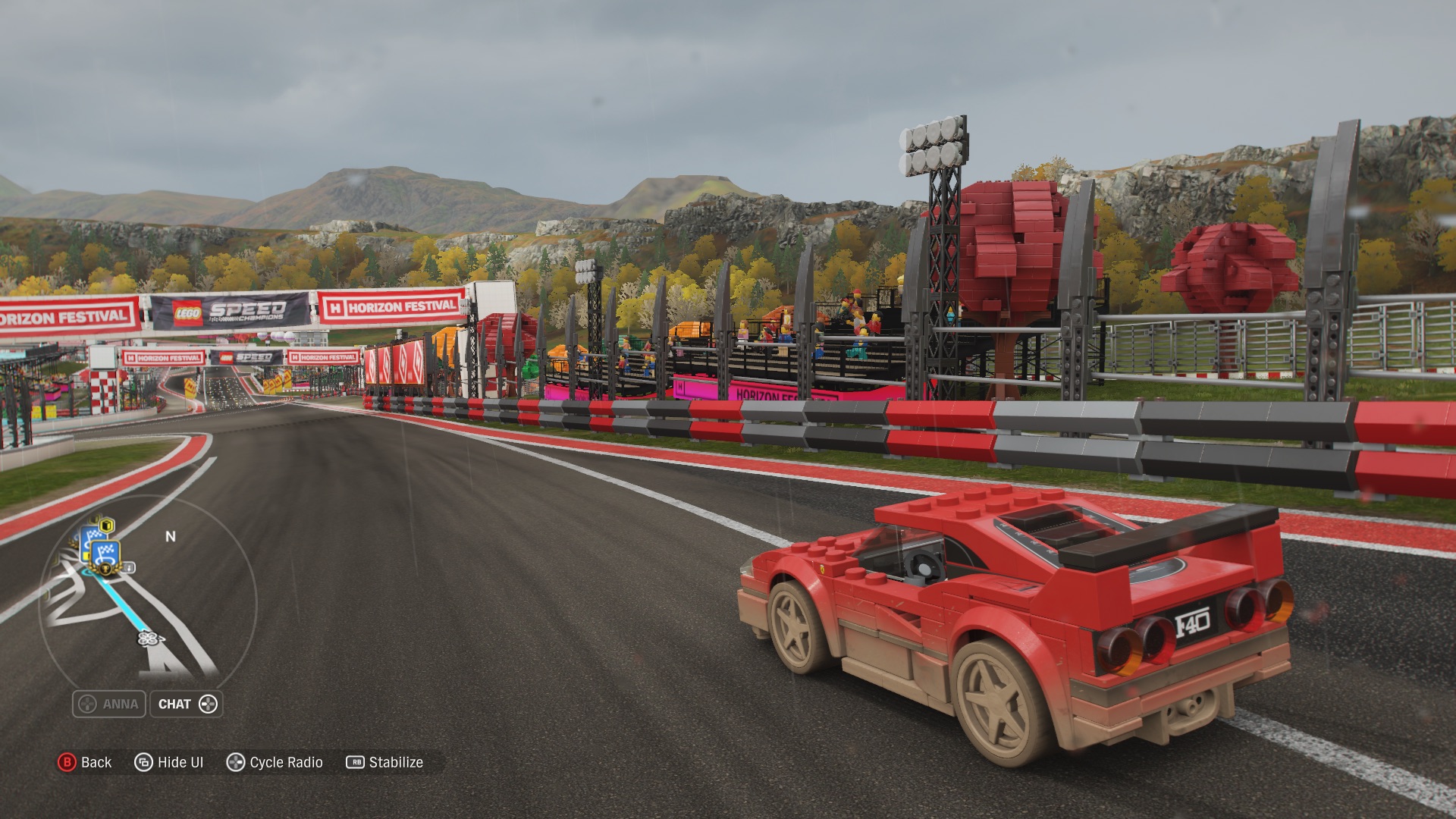
Task: Click the small info pill icon beside the race marker
Action: tap(130, 566)
